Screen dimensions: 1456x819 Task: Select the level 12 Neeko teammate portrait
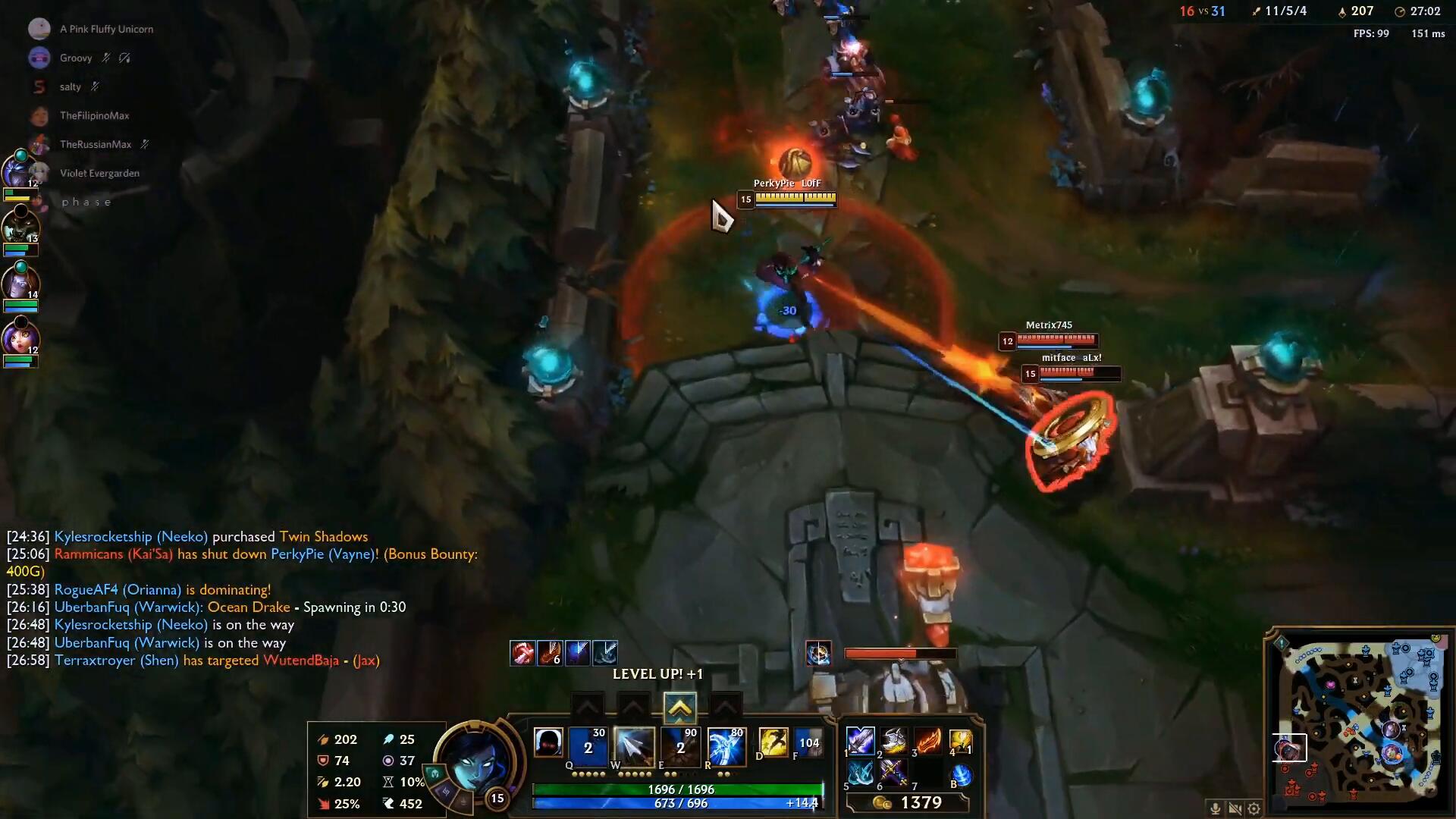(x=20, y=337)
